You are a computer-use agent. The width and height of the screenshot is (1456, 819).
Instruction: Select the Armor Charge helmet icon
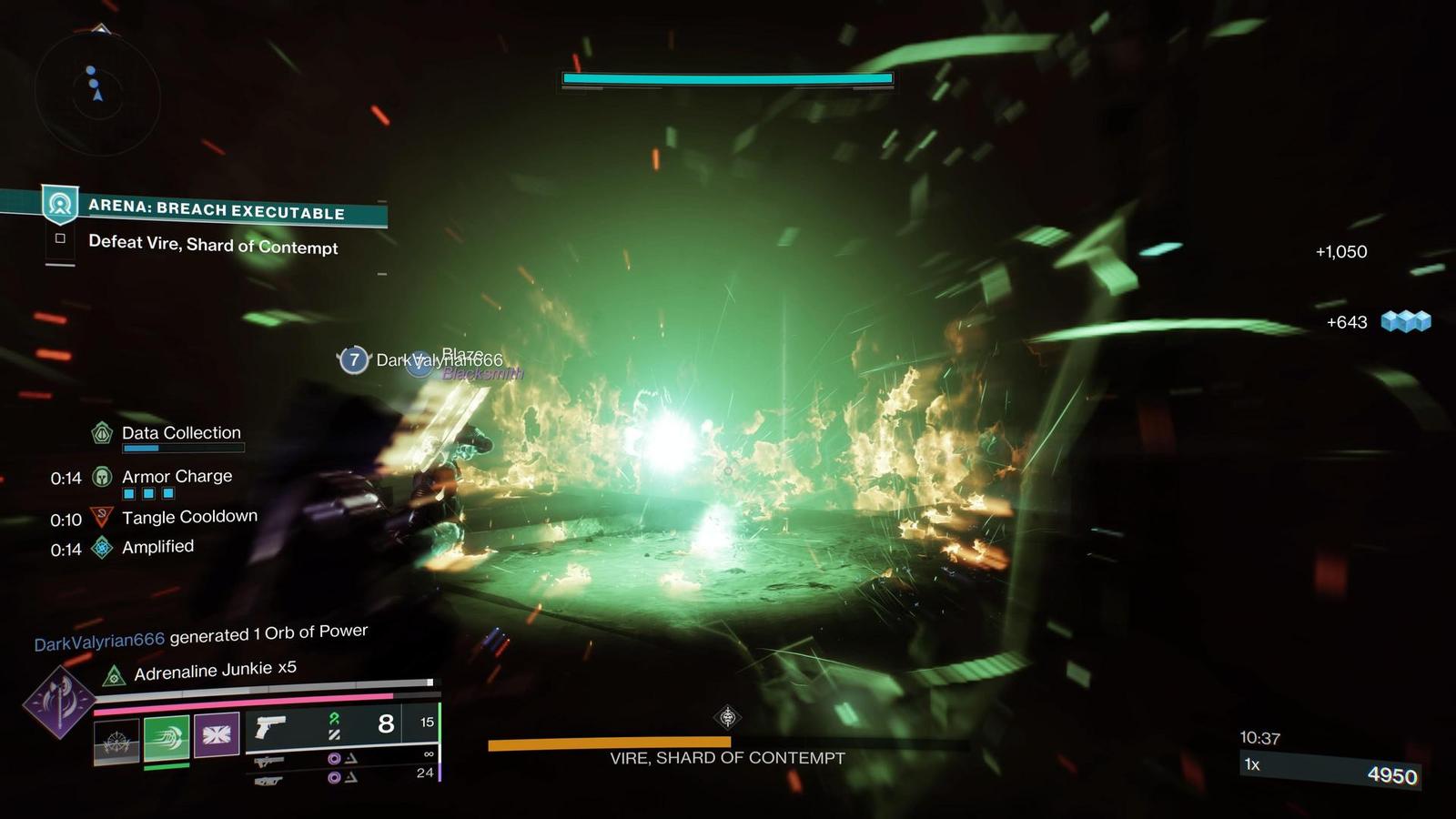[103, 477]
